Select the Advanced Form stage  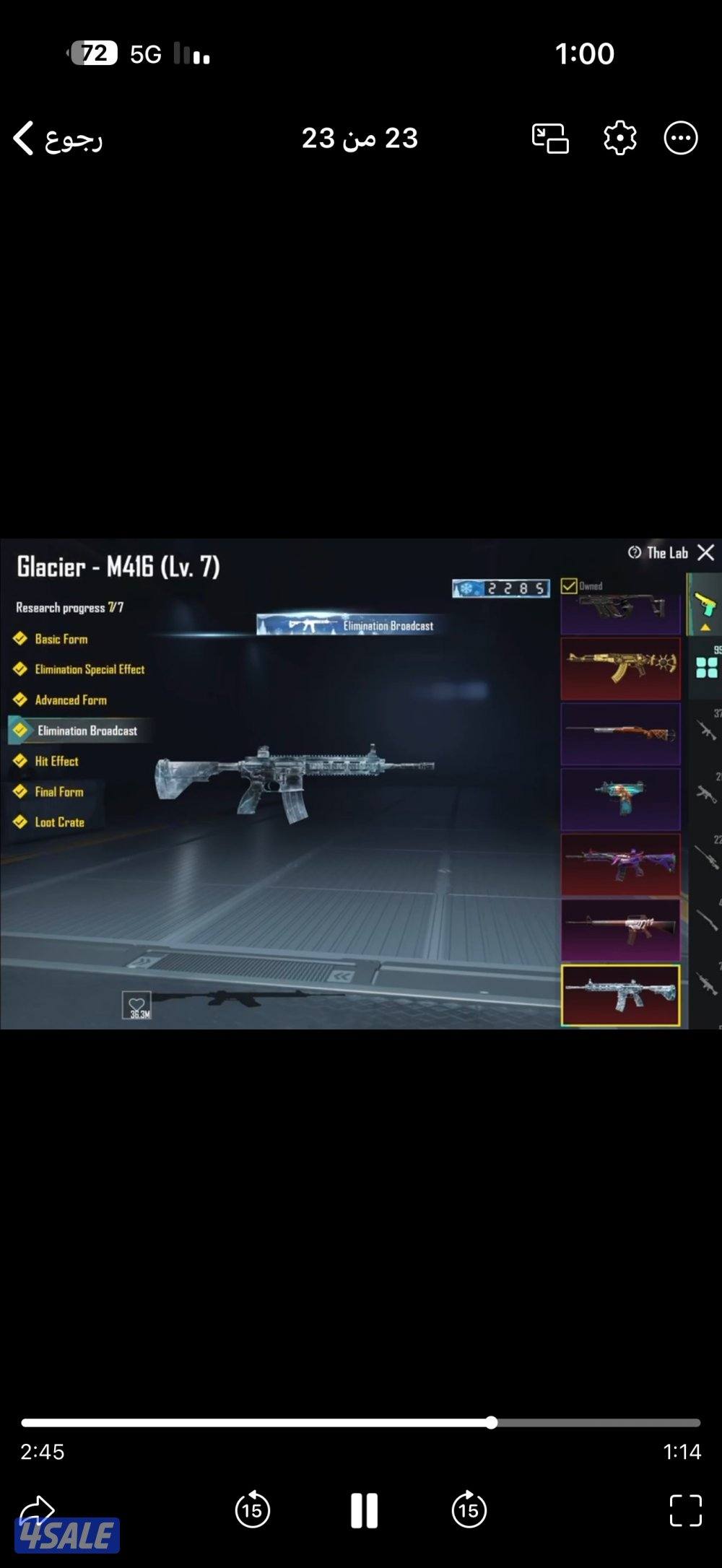pos(70,700)
